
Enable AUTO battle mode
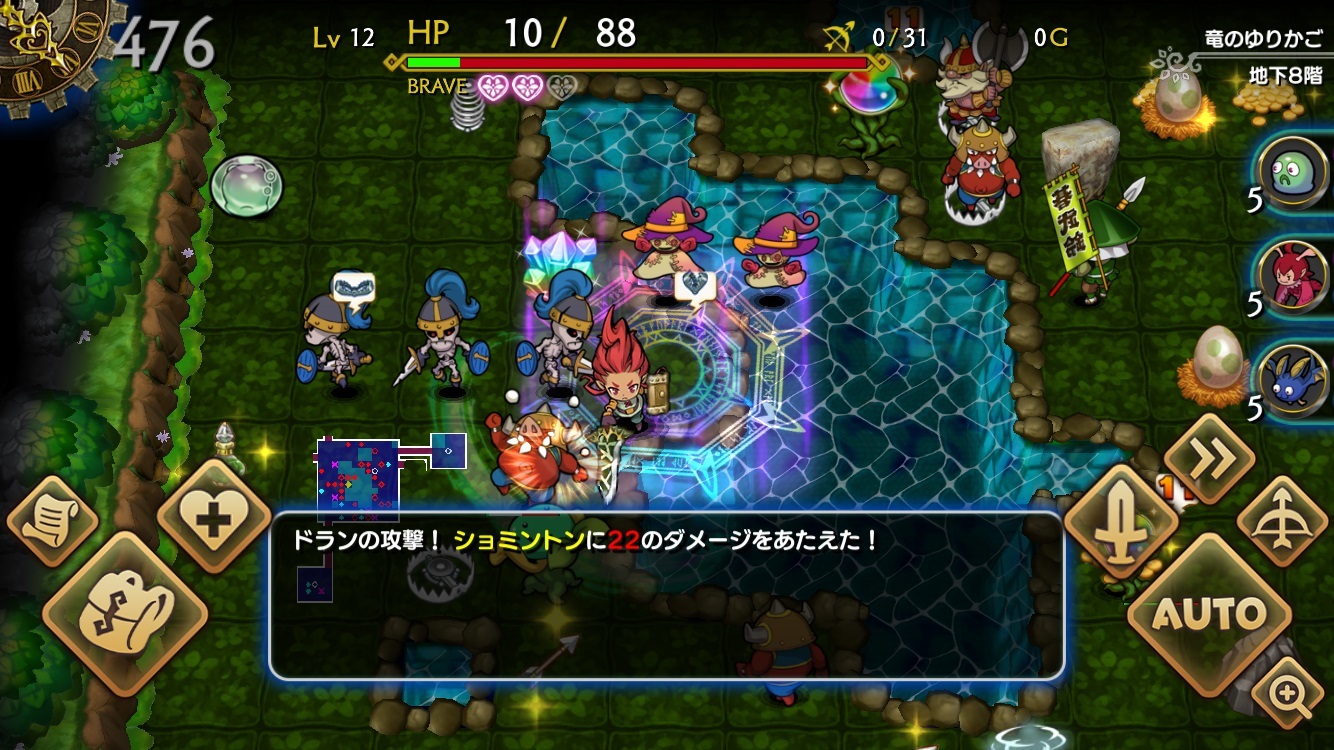coord(1211,611)
